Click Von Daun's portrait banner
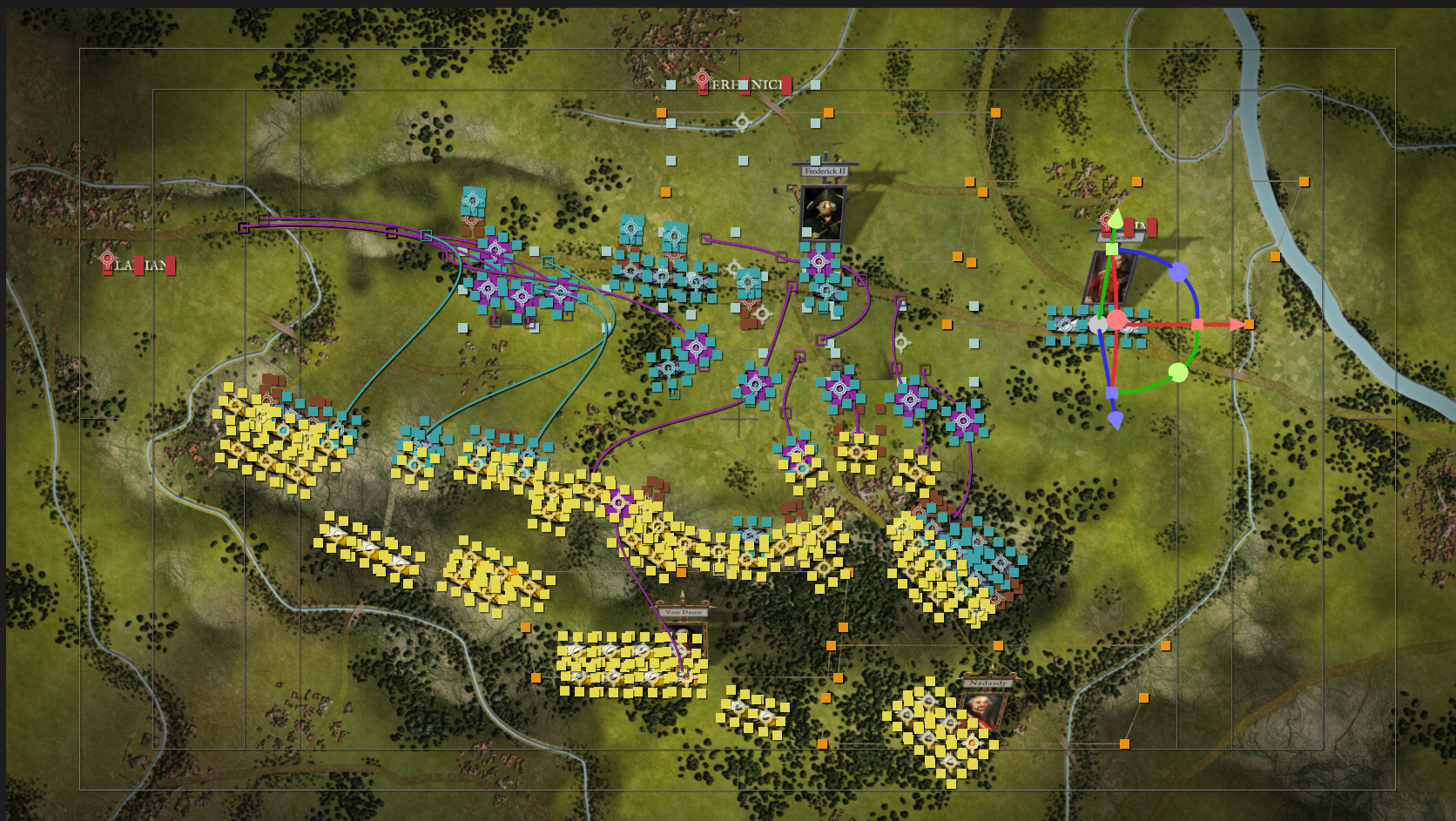This screenshot has height=821, width=1456. point(684,614)
